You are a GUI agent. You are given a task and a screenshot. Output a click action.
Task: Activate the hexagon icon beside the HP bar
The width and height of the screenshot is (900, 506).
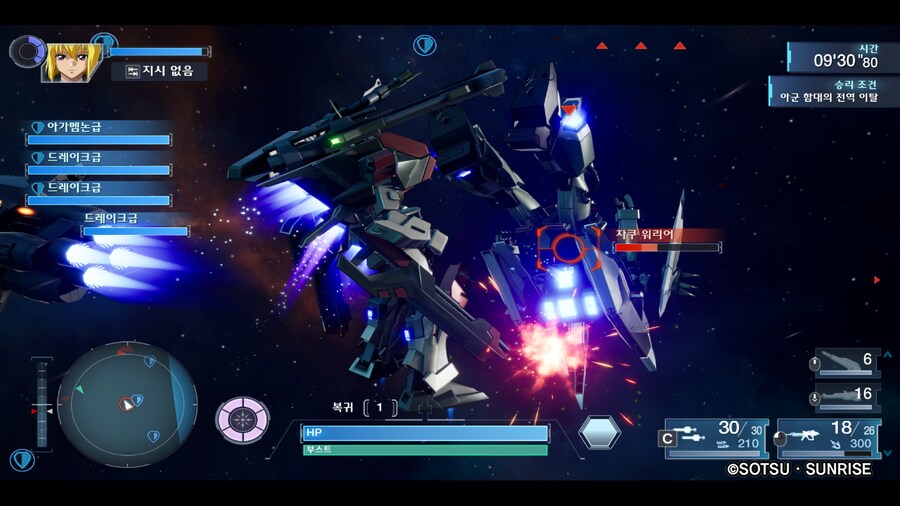(600, 432)
